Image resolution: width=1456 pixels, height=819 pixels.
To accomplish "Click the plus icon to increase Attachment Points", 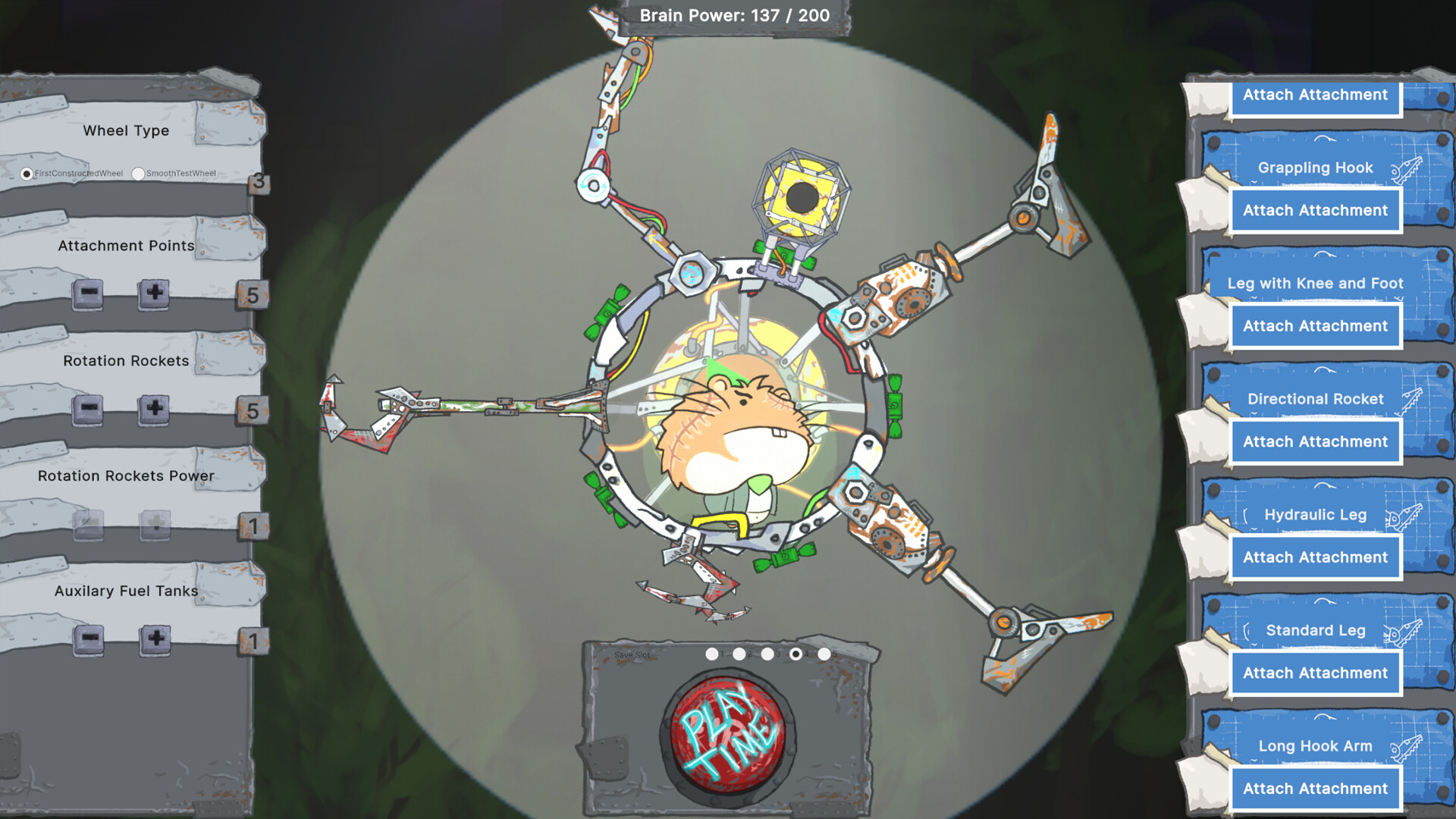I will [154, 293].
